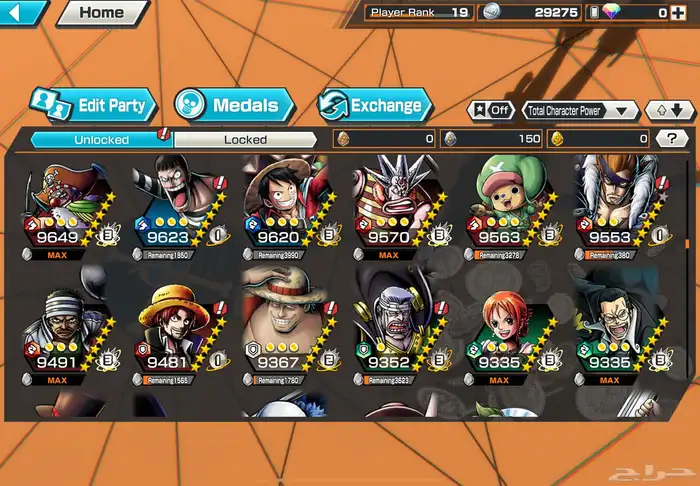Show the Unlocked characters tab
Screen dimensions: 700x486
(101, 140)
